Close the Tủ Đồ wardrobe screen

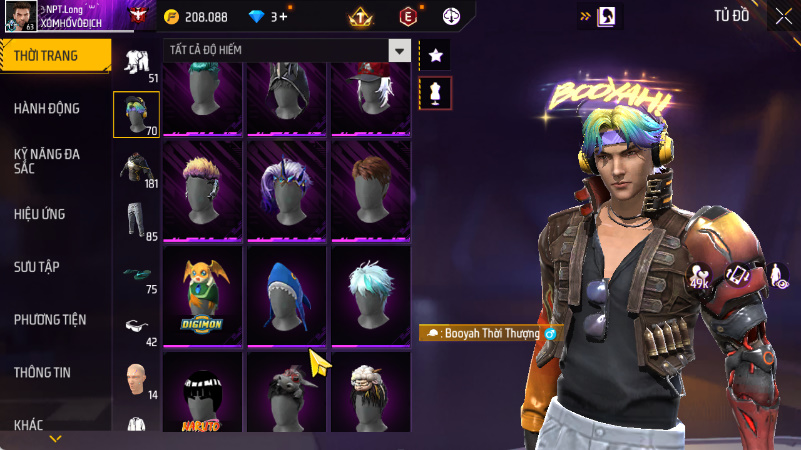[x=783, y=16]
